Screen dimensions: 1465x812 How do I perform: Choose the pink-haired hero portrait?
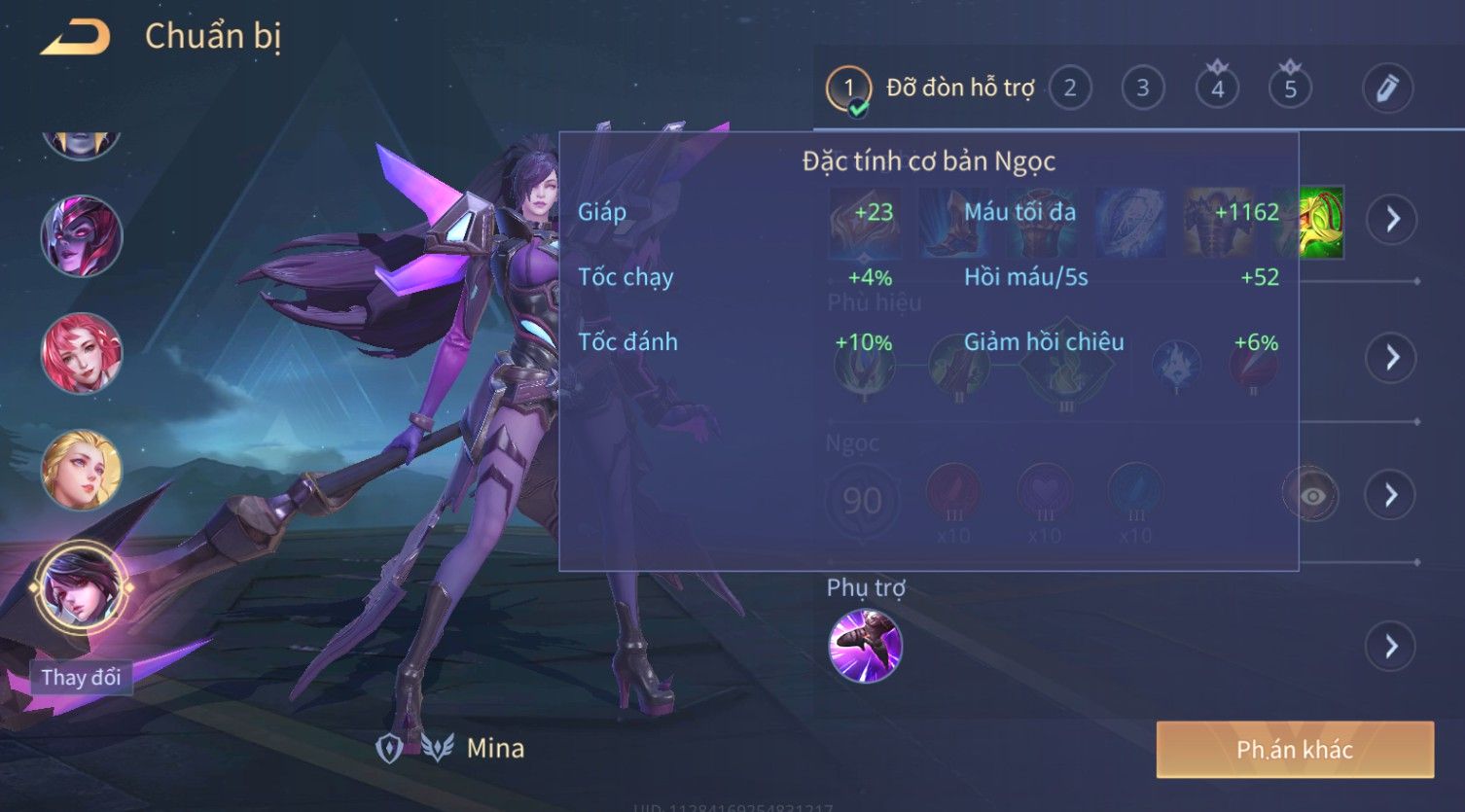point(82,353)
